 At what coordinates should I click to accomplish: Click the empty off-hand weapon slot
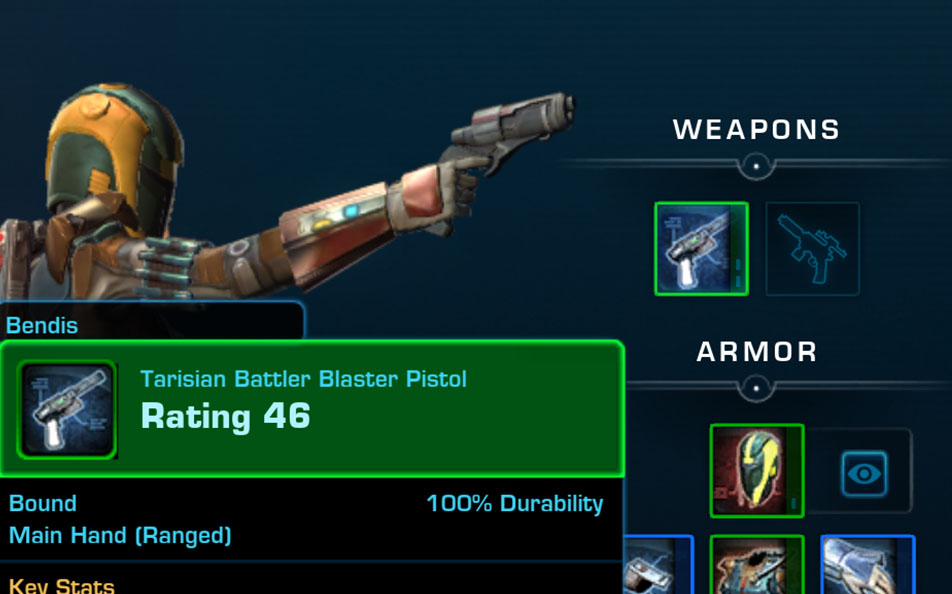click(812, 249)
